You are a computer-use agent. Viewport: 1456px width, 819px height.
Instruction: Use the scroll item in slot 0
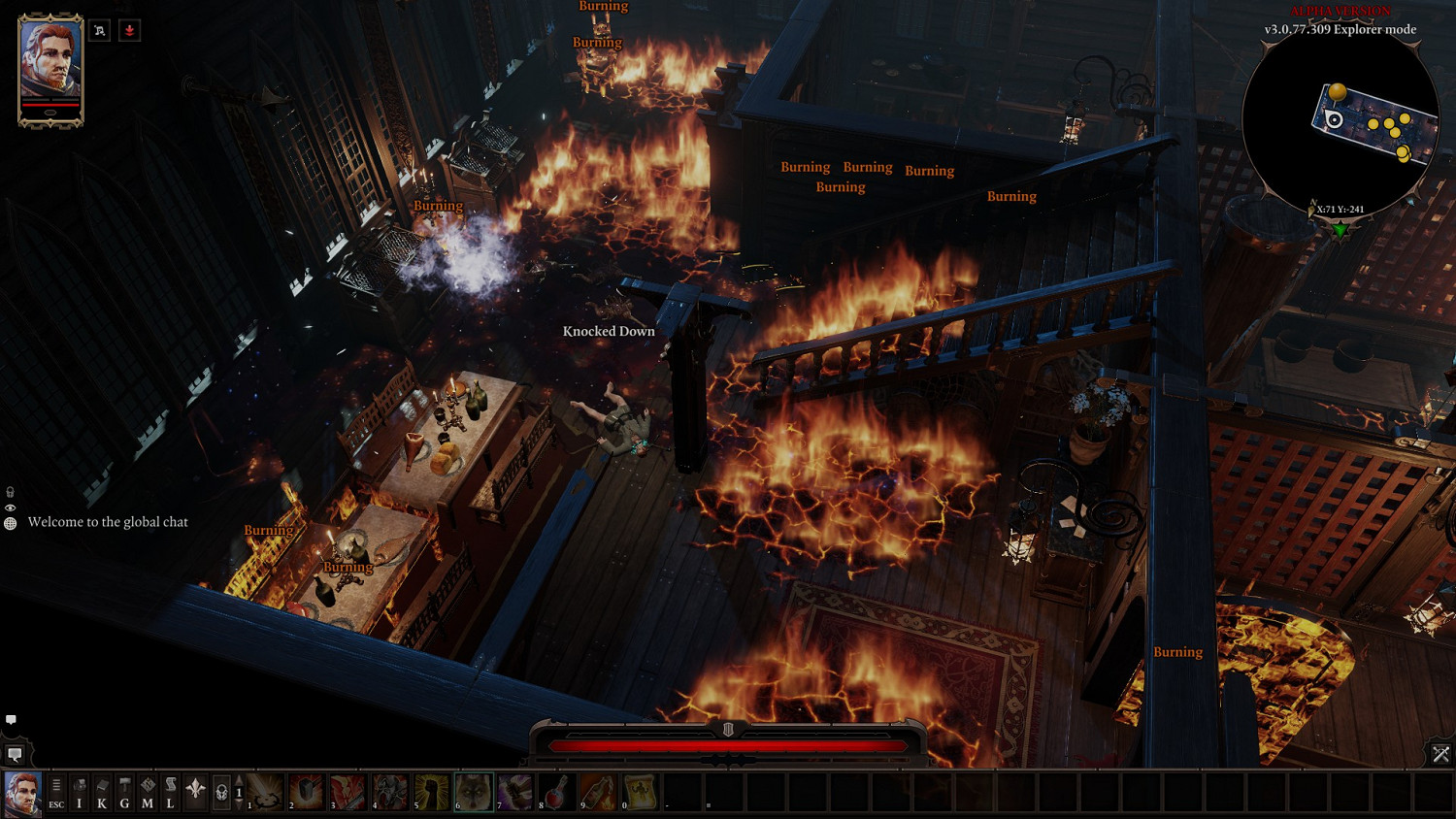point(641,791)
